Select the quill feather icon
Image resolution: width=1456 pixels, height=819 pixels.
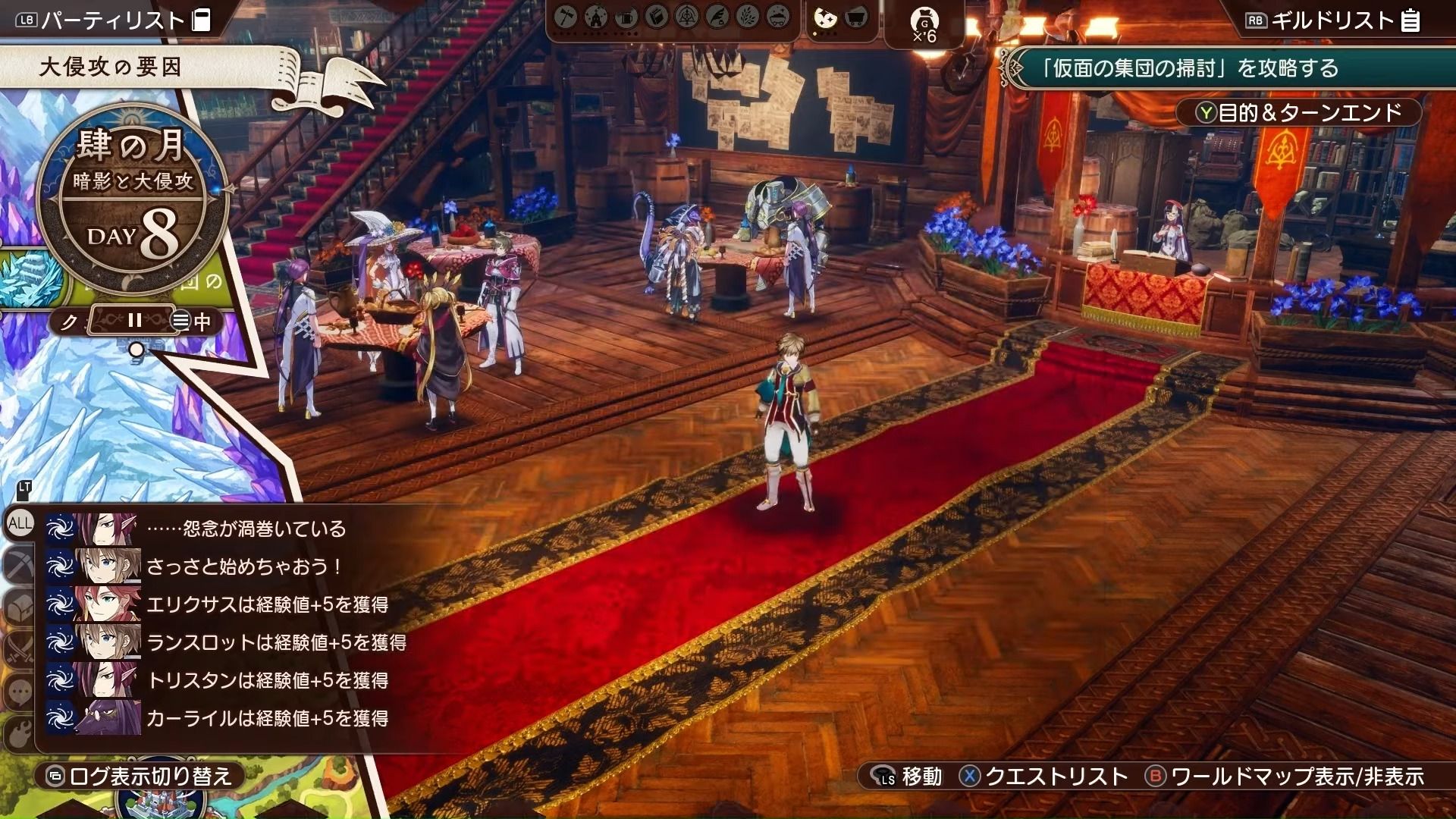[717, 17]
